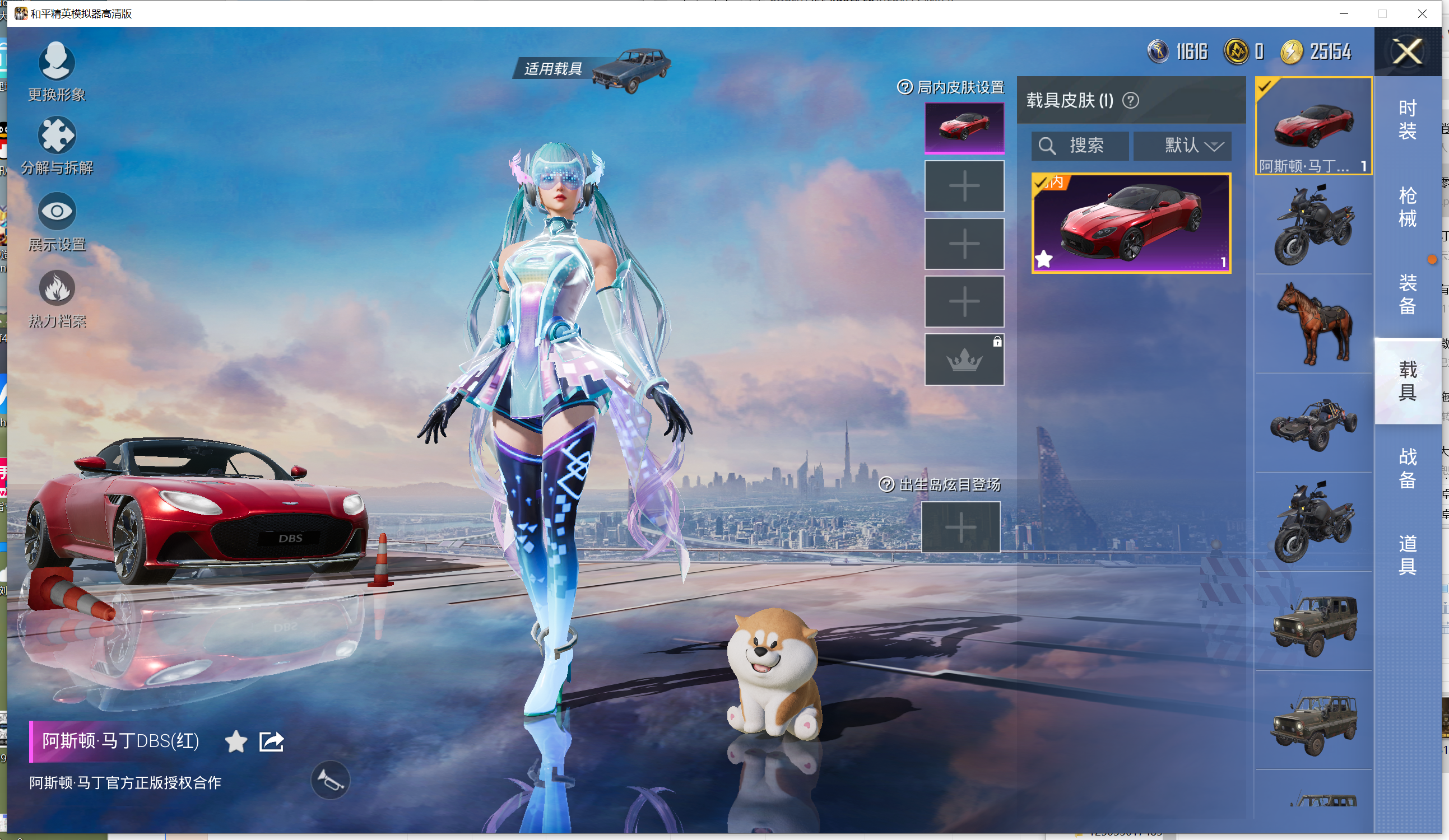This screenshot has width=1449, height=840.
Task: Click the 适用载具 applicable vehicle label
Action: click(552, 69)
